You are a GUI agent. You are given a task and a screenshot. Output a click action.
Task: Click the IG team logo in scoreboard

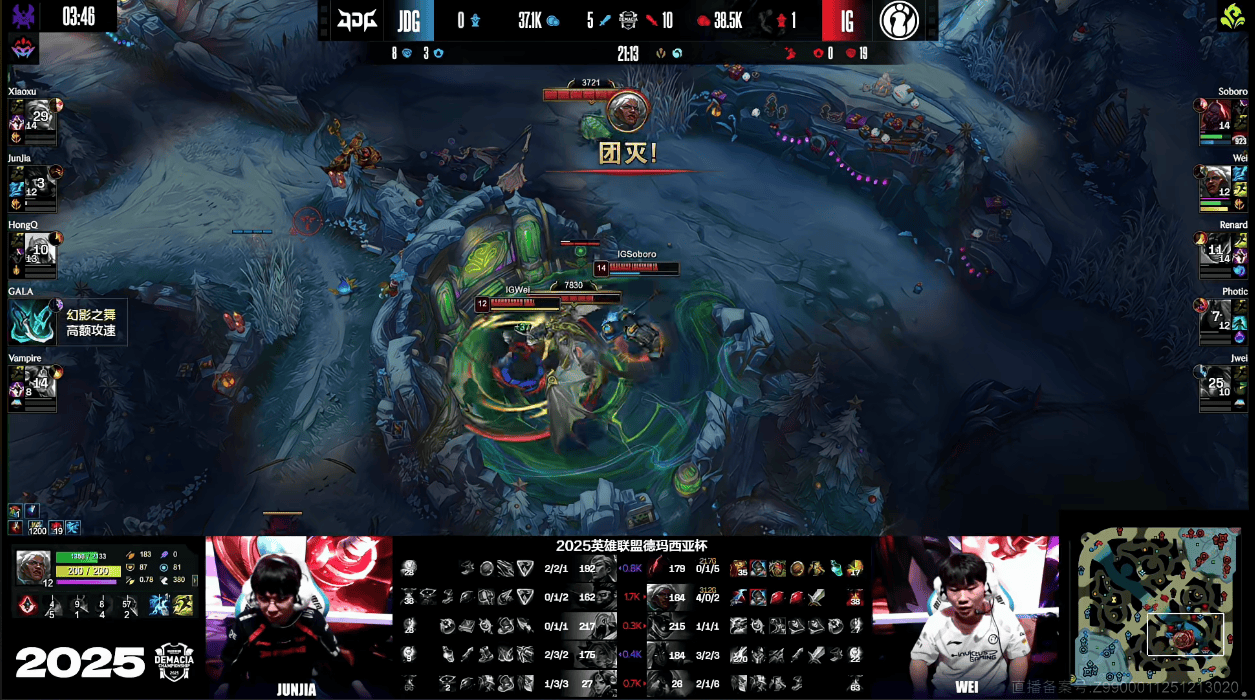click(899, 20)
